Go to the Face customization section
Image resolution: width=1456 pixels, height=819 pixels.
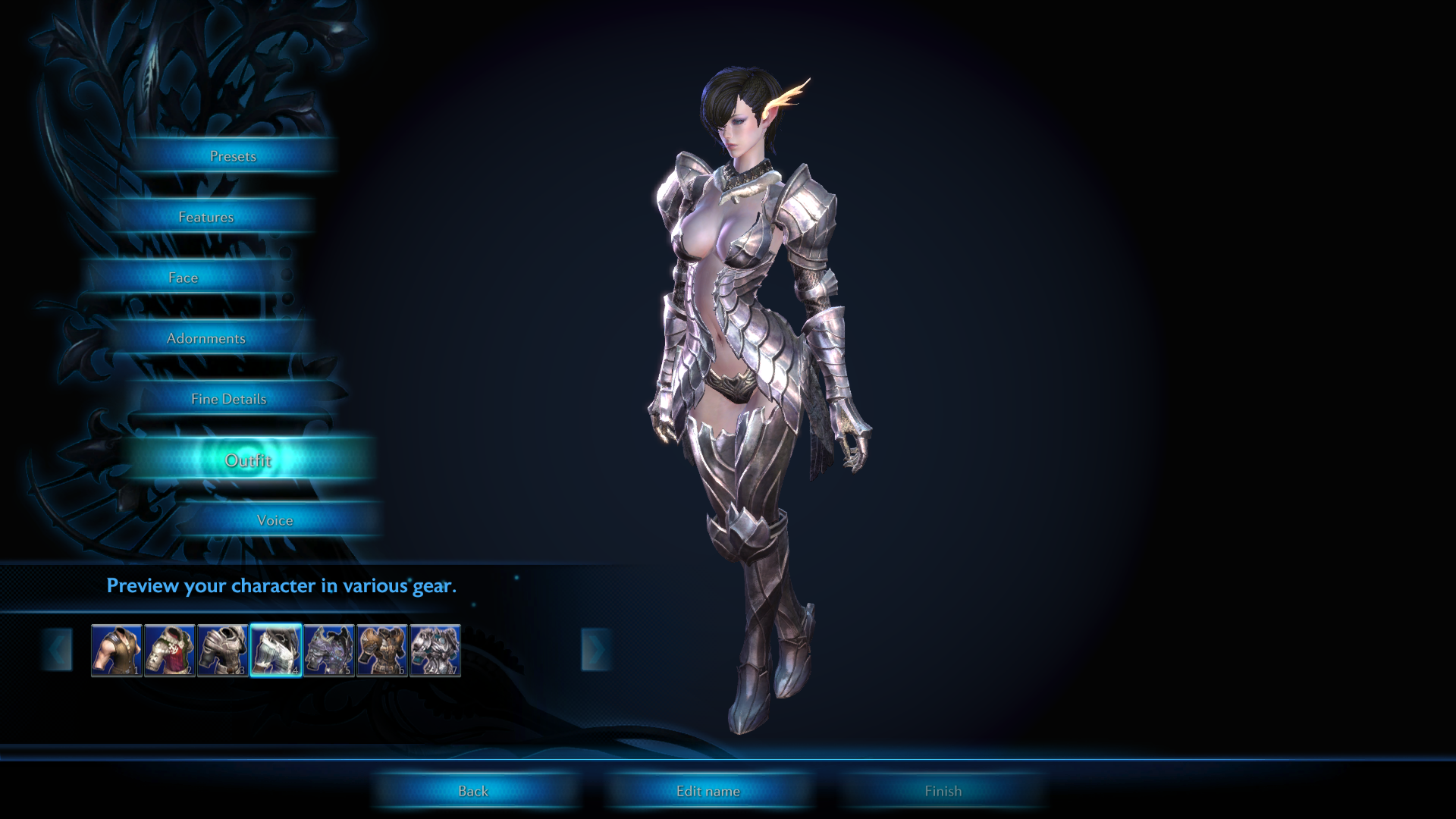(184, 278)
